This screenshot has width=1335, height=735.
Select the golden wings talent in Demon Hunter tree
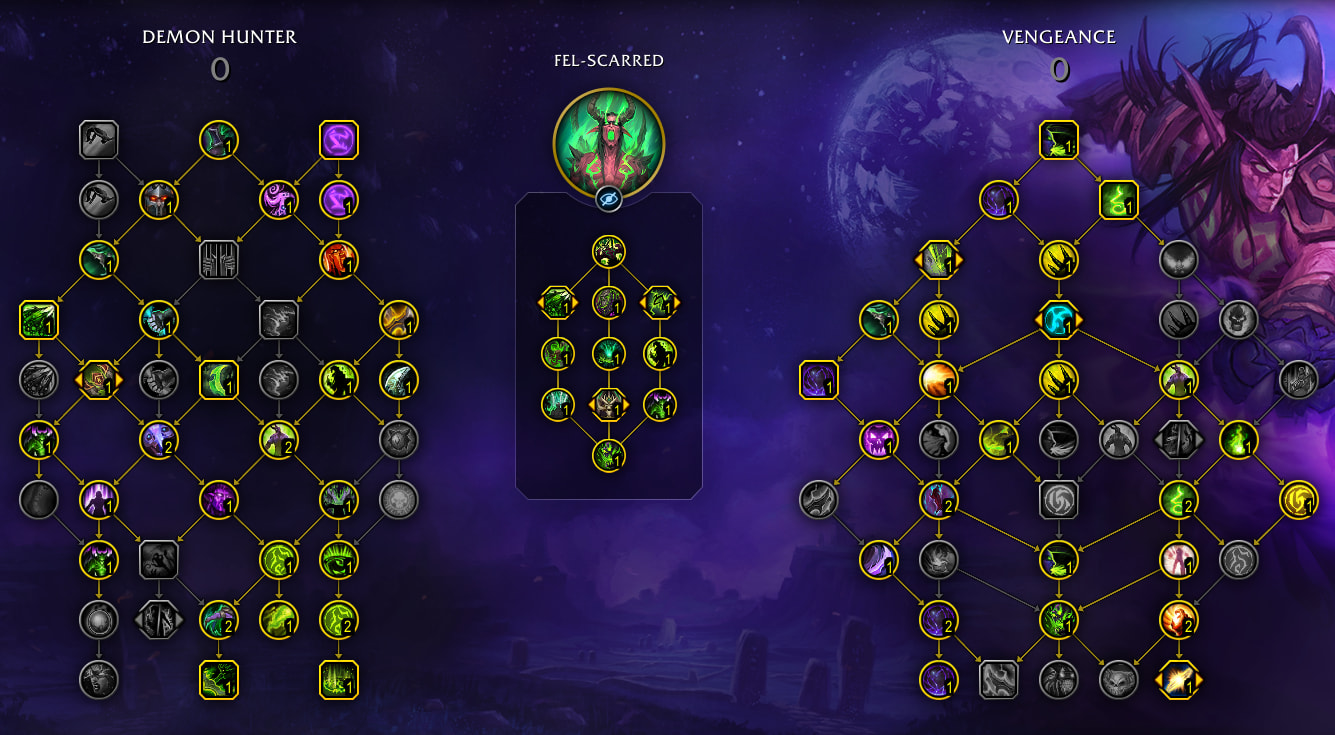398,320
